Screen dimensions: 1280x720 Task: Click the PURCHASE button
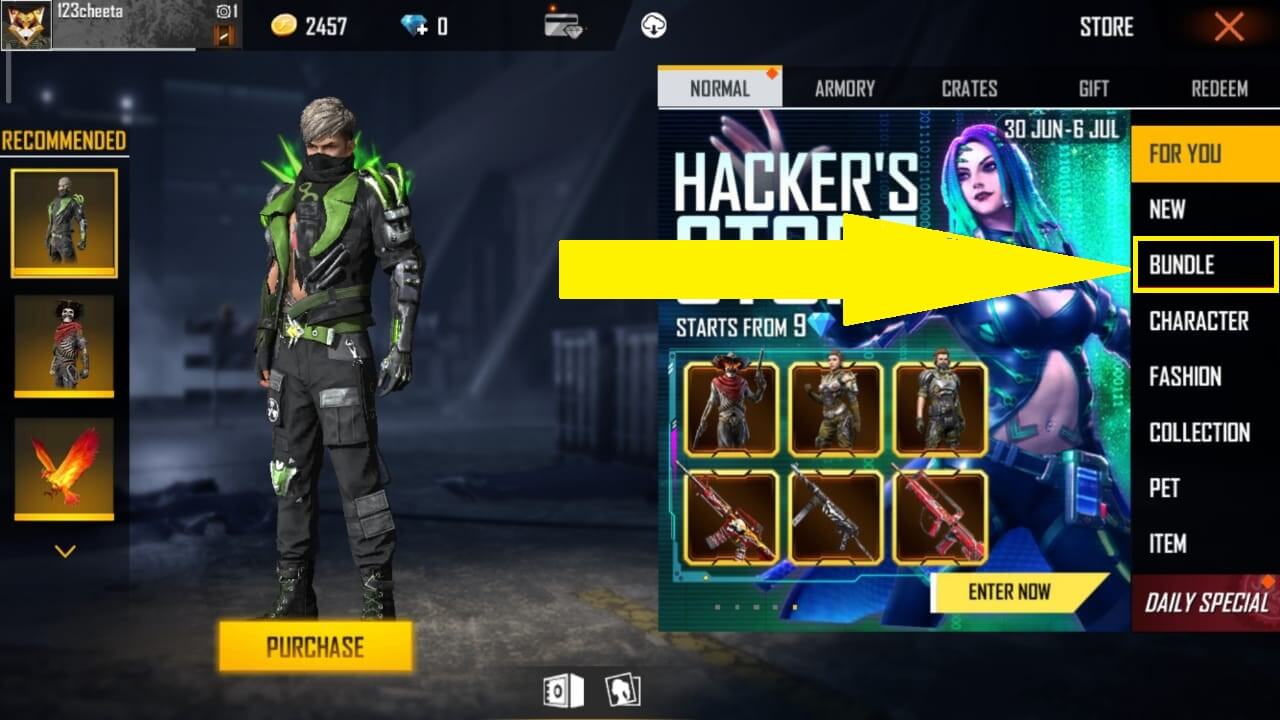[x=315, y=647]
